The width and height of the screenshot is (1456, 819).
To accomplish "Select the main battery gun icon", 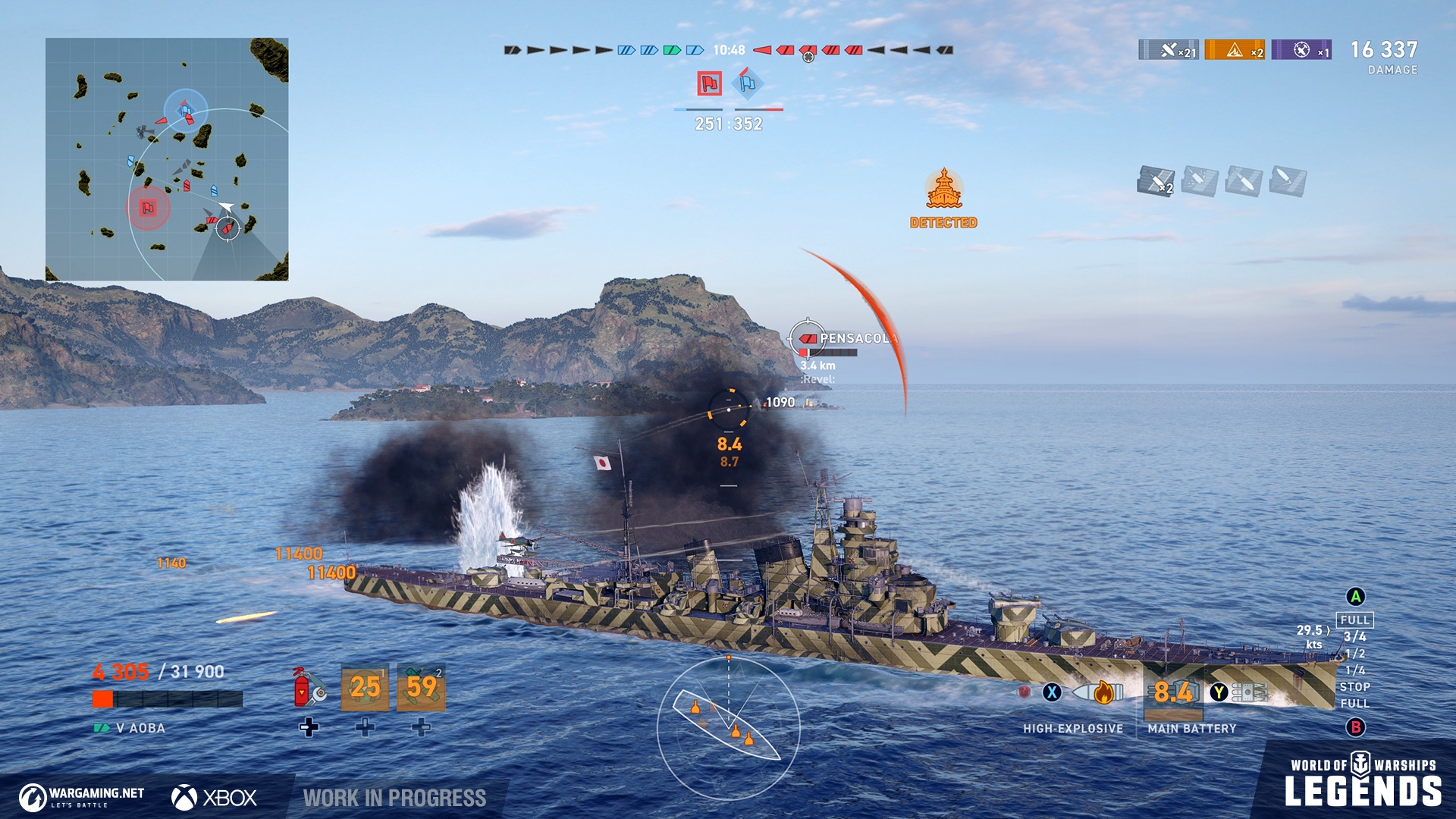I will coord(1172,692).
